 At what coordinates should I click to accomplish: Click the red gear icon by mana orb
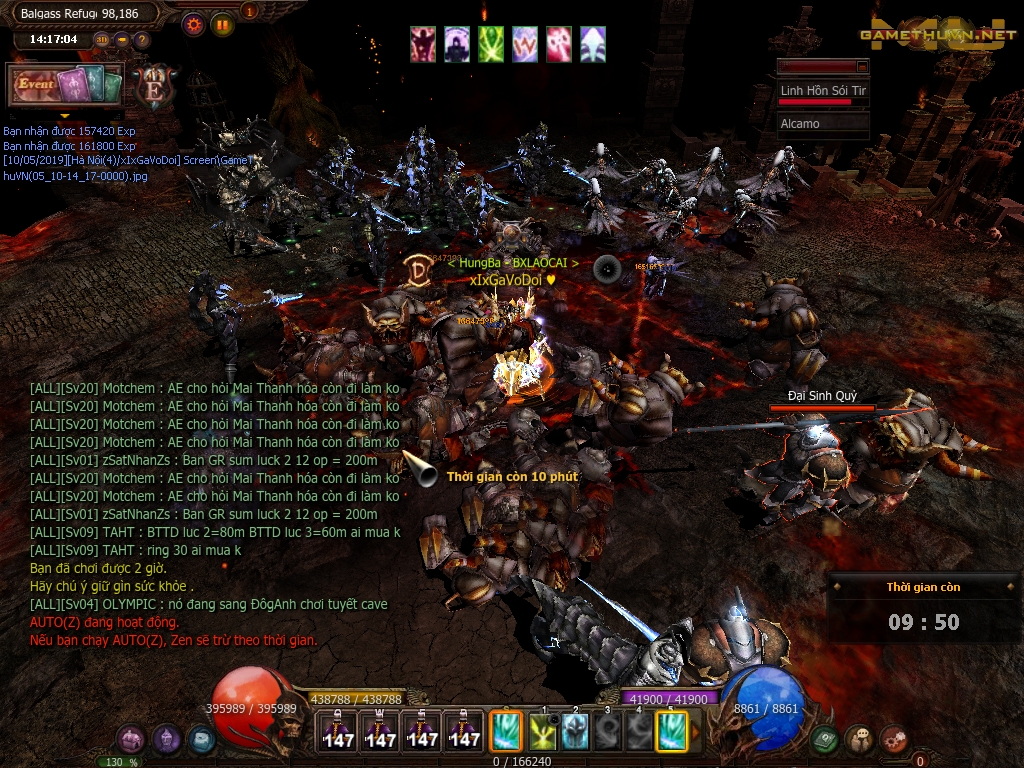click(x=894, y=739)
